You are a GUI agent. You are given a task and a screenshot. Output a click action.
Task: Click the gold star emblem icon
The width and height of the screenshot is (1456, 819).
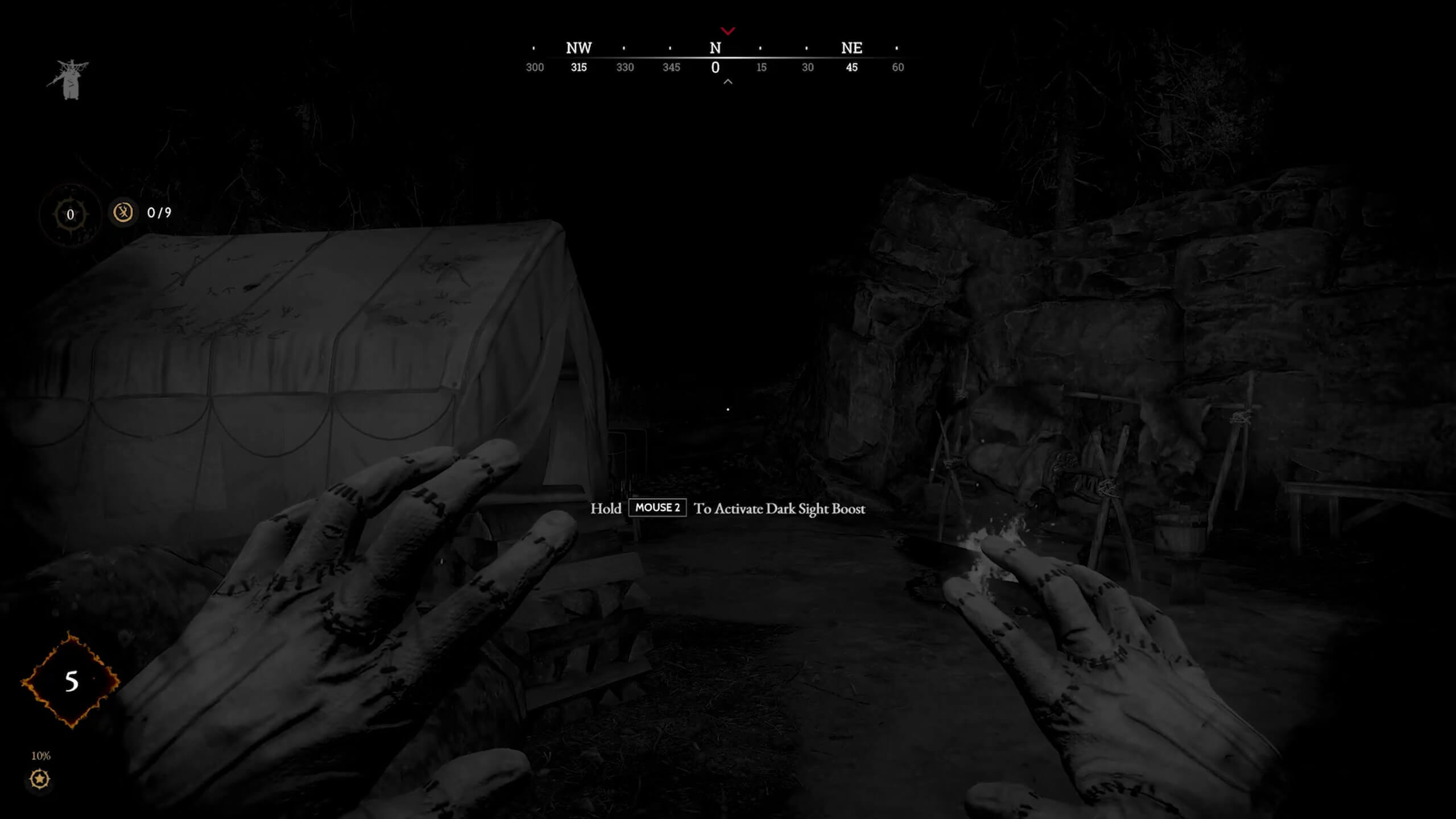coord(40,779)
